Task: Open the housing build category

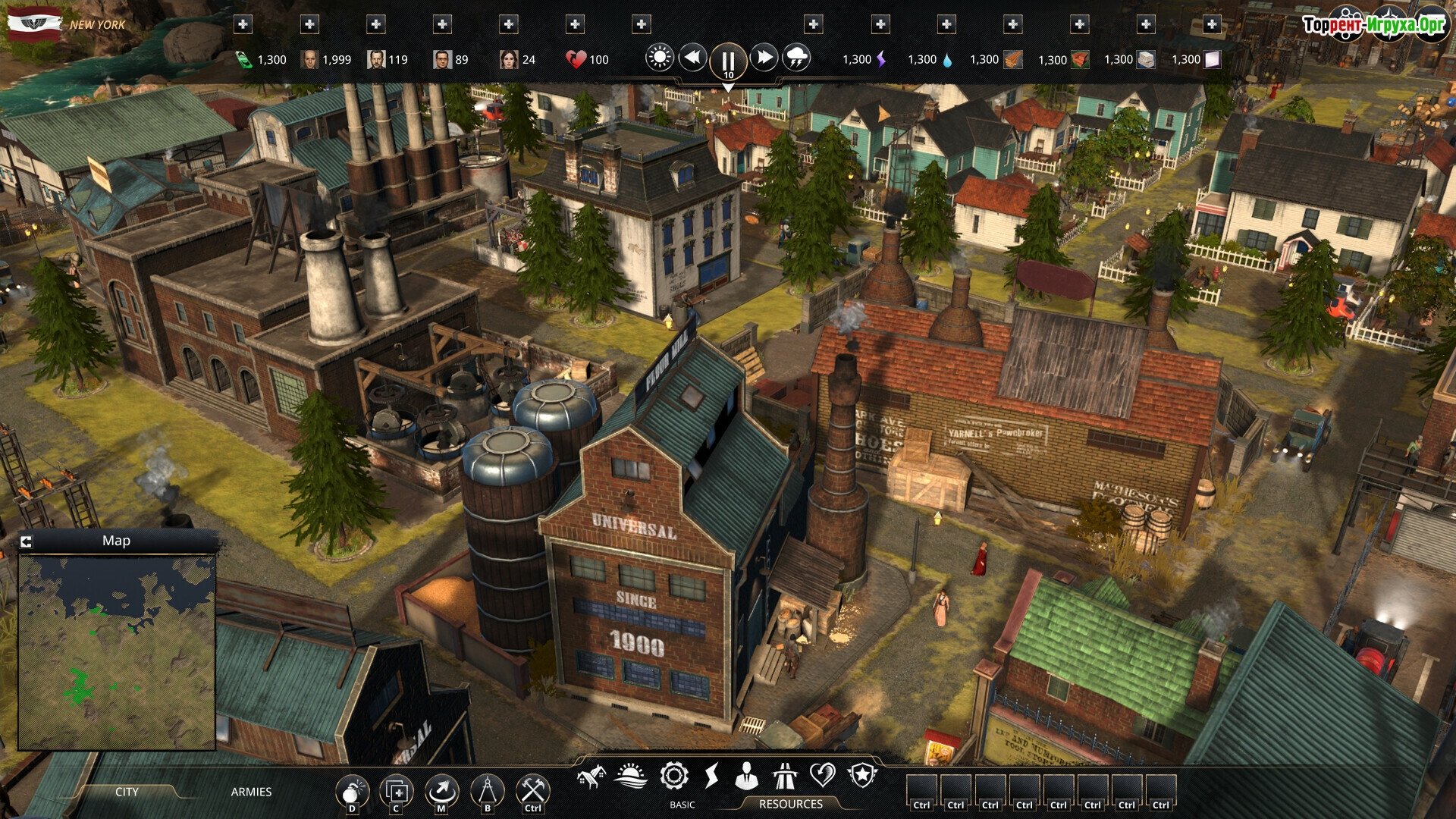Action: point(591,776)
